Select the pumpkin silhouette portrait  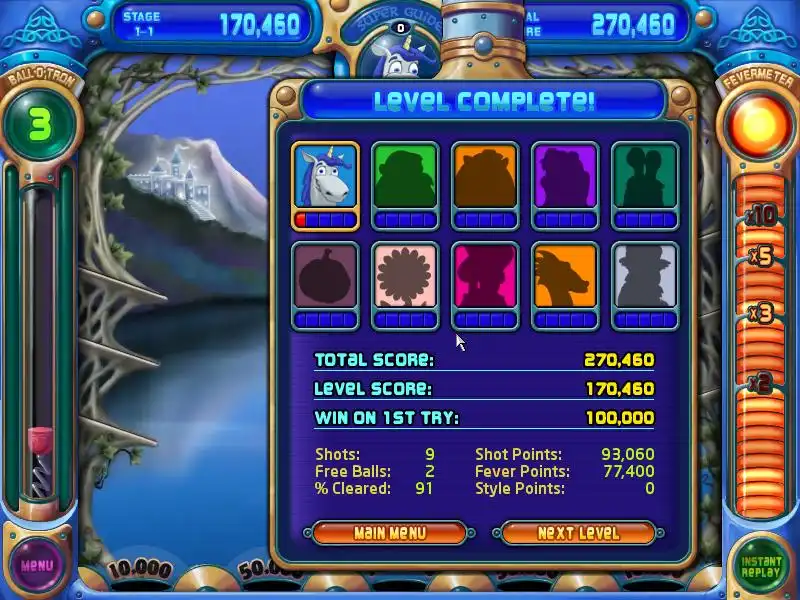325,276
